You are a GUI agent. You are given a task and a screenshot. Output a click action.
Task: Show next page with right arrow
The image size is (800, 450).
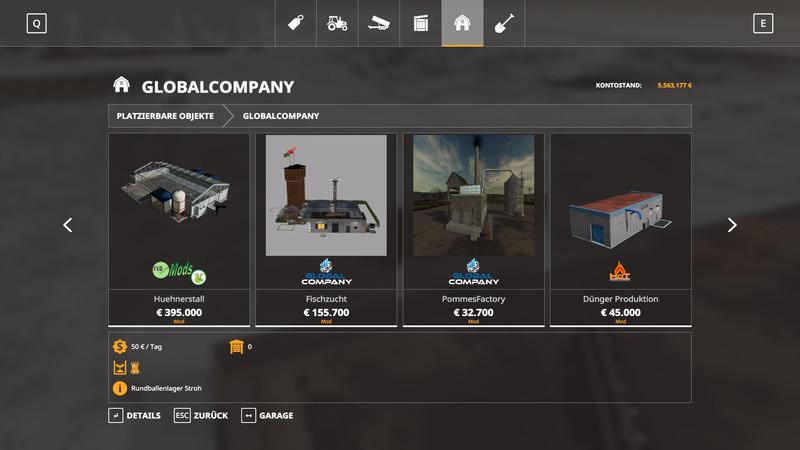coord(732,225)
